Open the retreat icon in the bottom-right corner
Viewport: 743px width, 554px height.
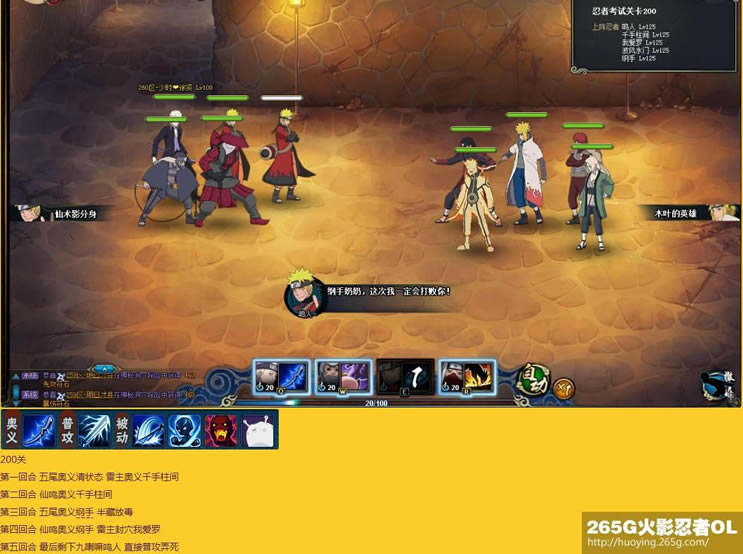[x=719, y=384]
